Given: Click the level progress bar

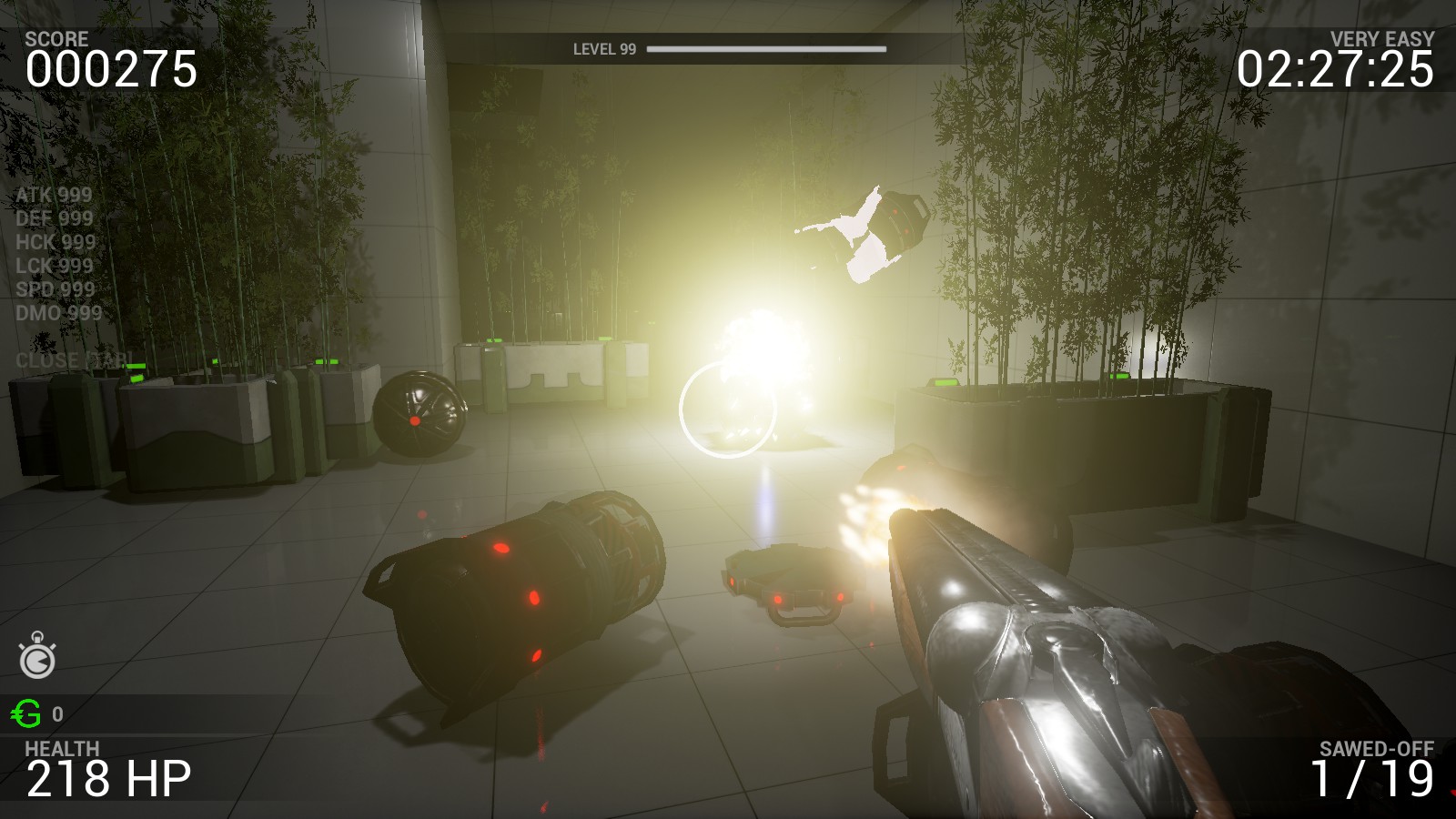Looking at the screenshot, I should coord(769,47).
